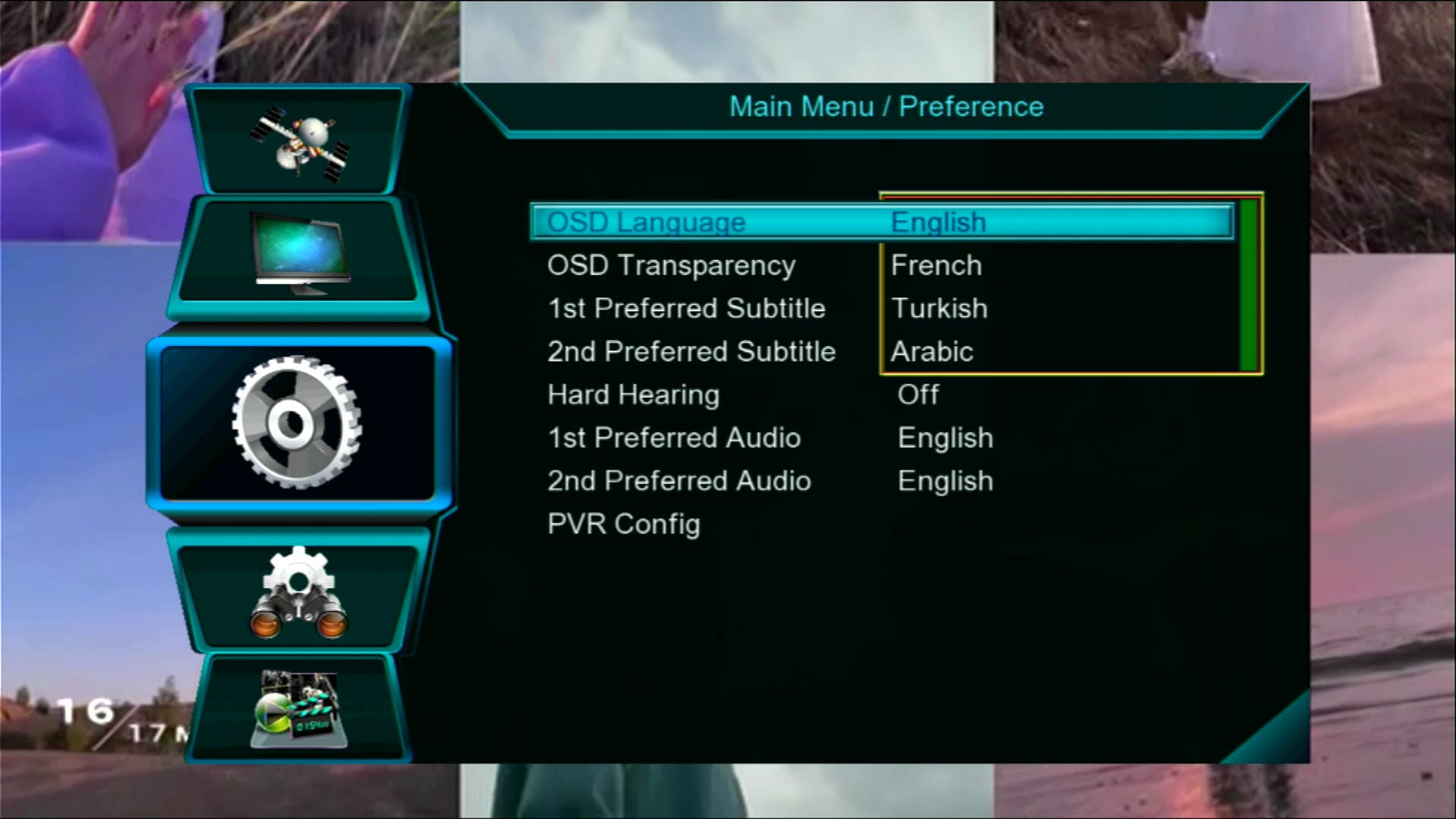Click the satellite dish on the top panel
Viewport: 1456px width, 819px height.
(300, 140)
